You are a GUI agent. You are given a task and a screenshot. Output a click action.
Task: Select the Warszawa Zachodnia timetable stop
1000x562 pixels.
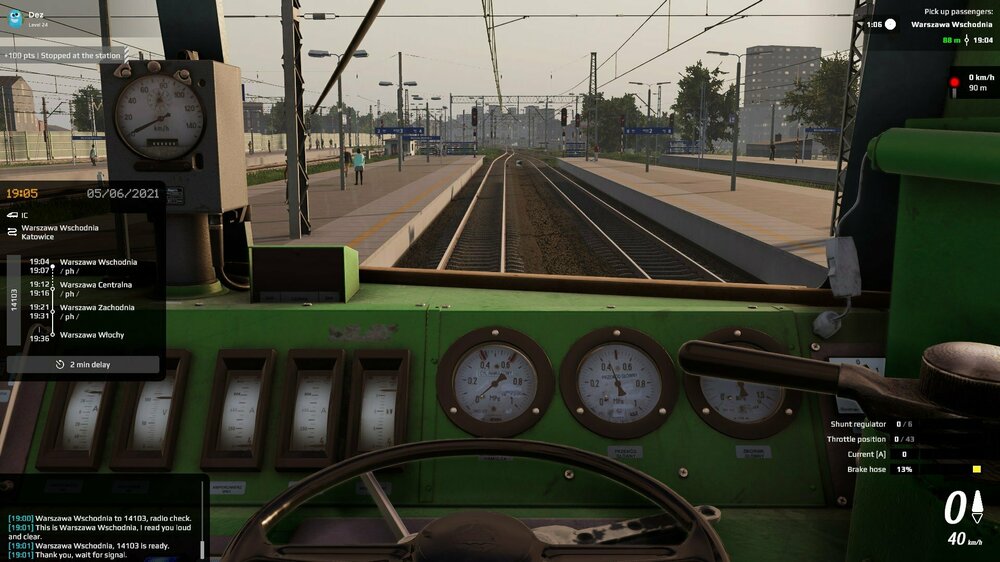pyautogui.click(x=96, y=307)
